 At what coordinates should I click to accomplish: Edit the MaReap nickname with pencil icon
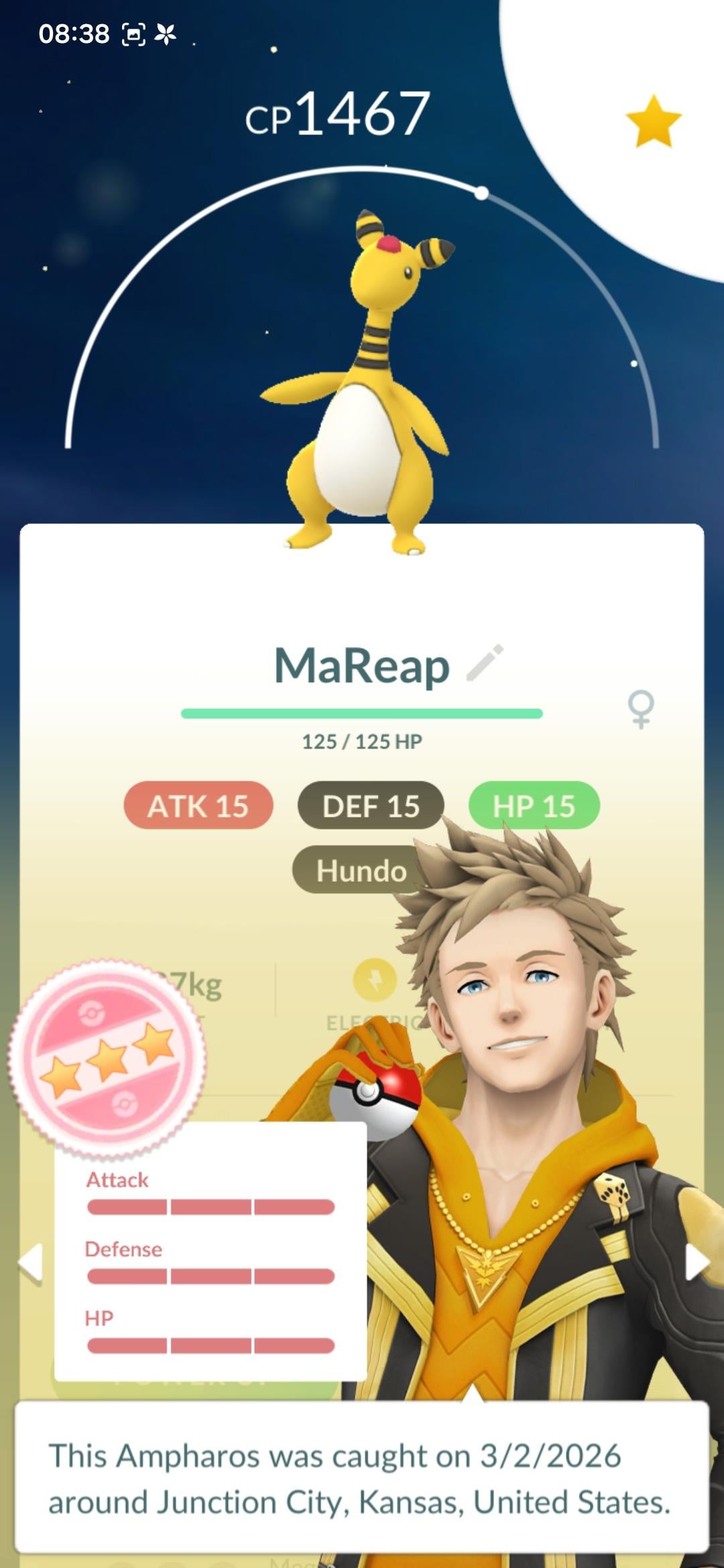[x=485, y=663]
